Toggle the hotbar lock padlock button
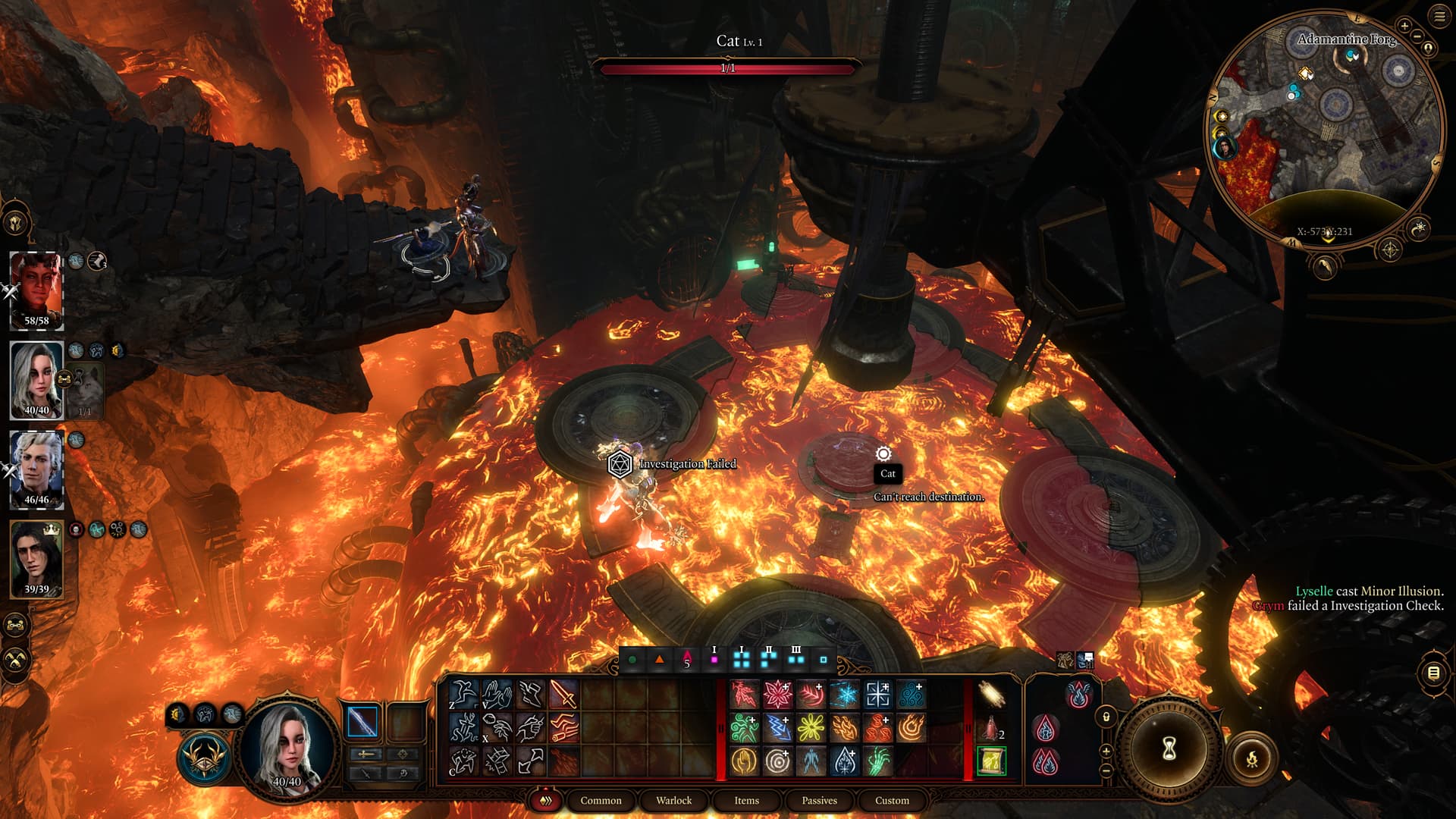The height and width of the screenshot is (819, 1456). 1106,717
